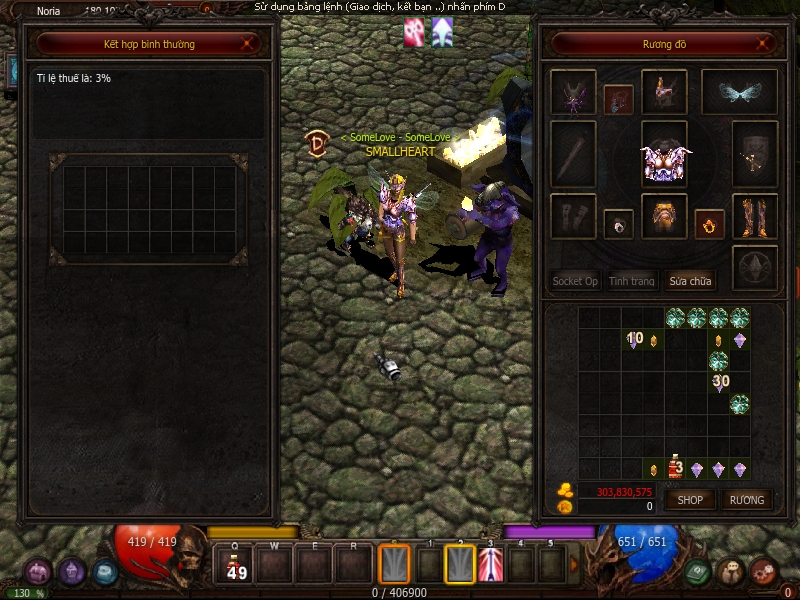Viewport: 800px width, 600px height.
Task: Use the Q hotkey potion slot
Action: 236,566
